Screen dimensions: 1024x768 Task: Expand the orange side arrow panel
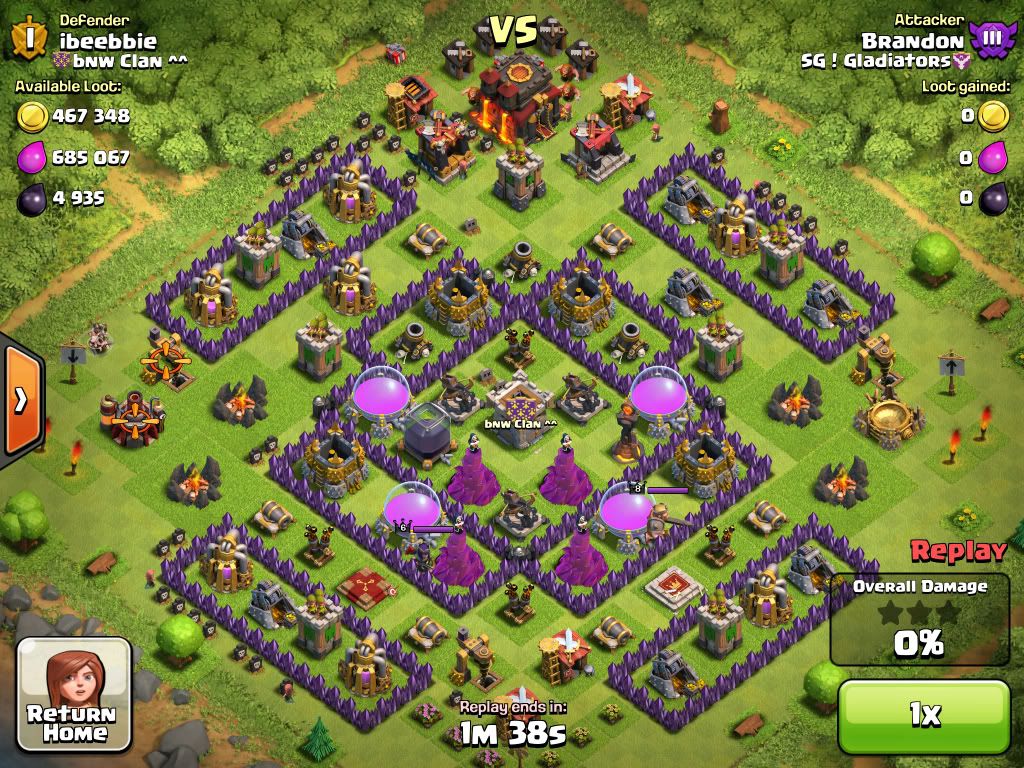click(x=20, y=400)
